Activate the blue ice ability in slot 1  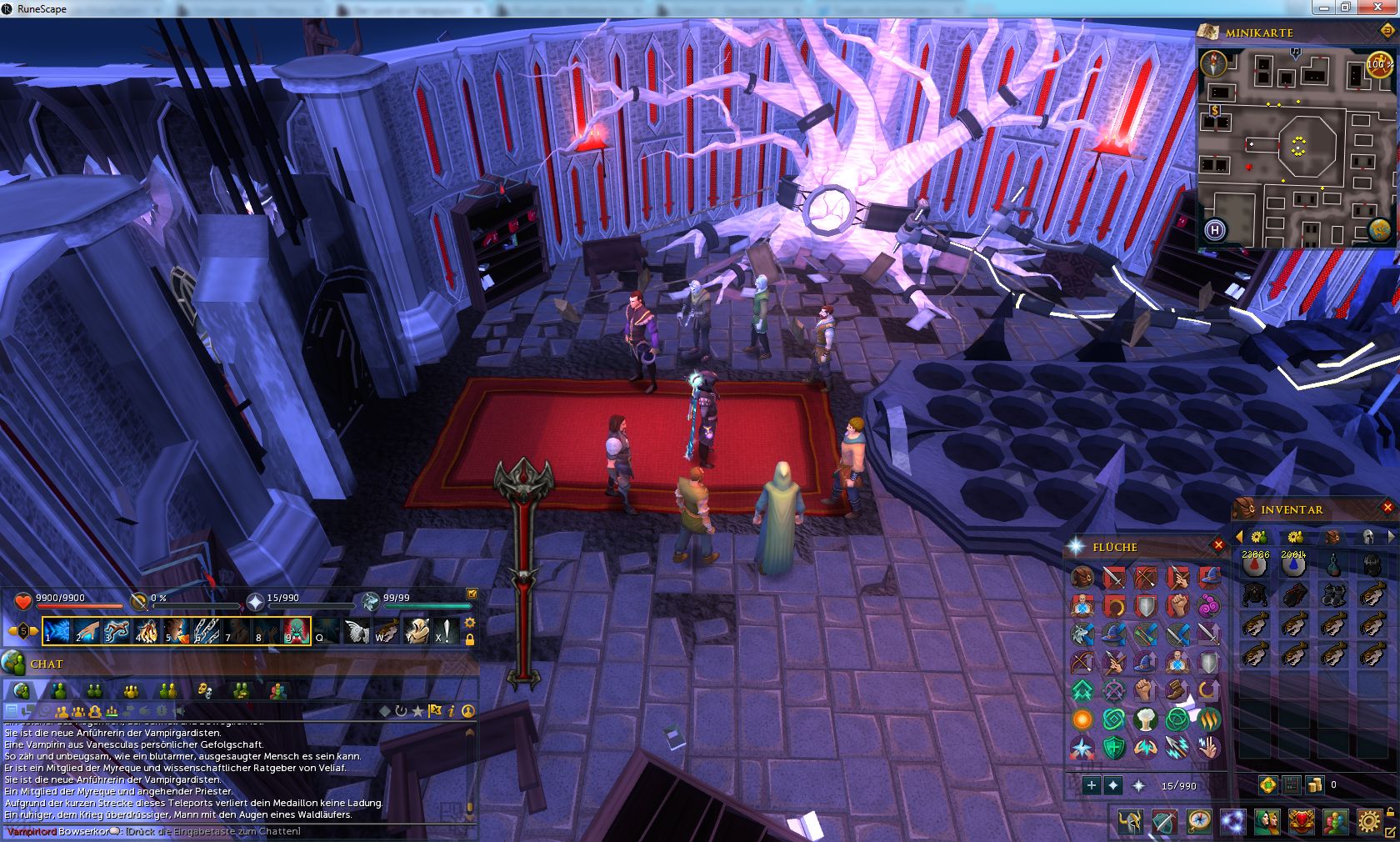tap(57, 631)
